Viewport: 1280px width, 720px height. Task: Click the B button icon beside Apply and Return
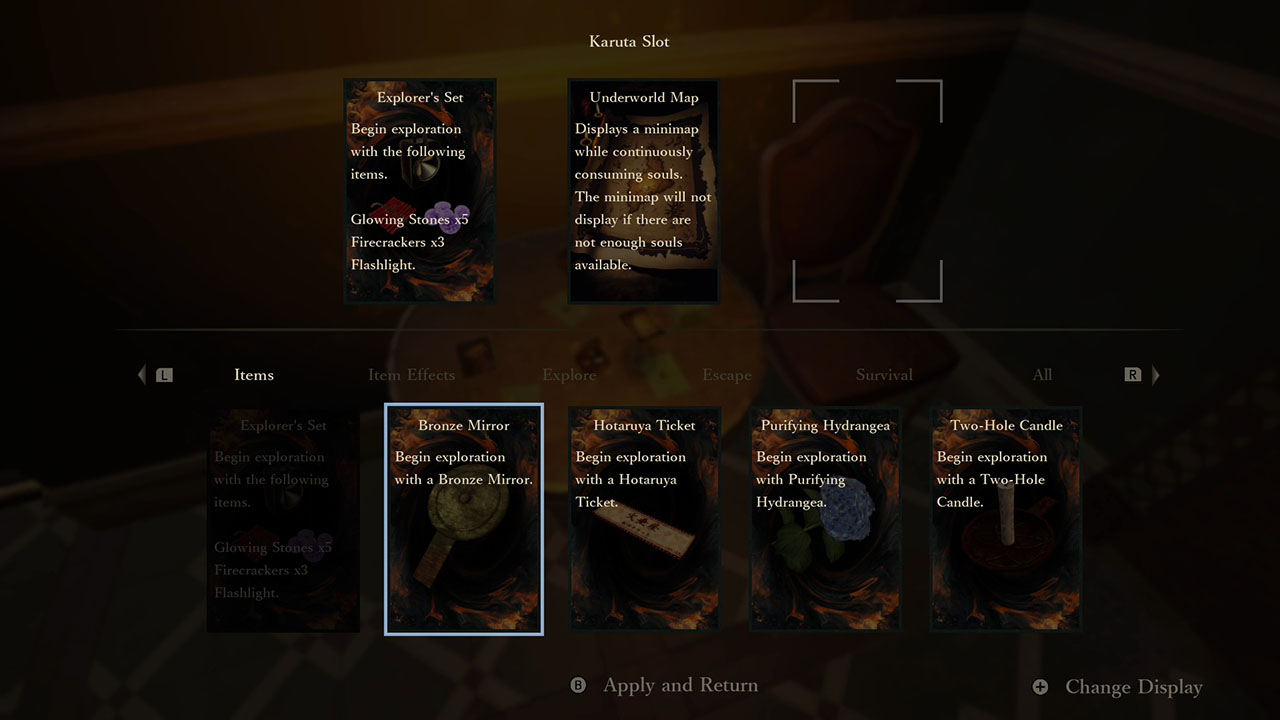[x=576, y=687]
